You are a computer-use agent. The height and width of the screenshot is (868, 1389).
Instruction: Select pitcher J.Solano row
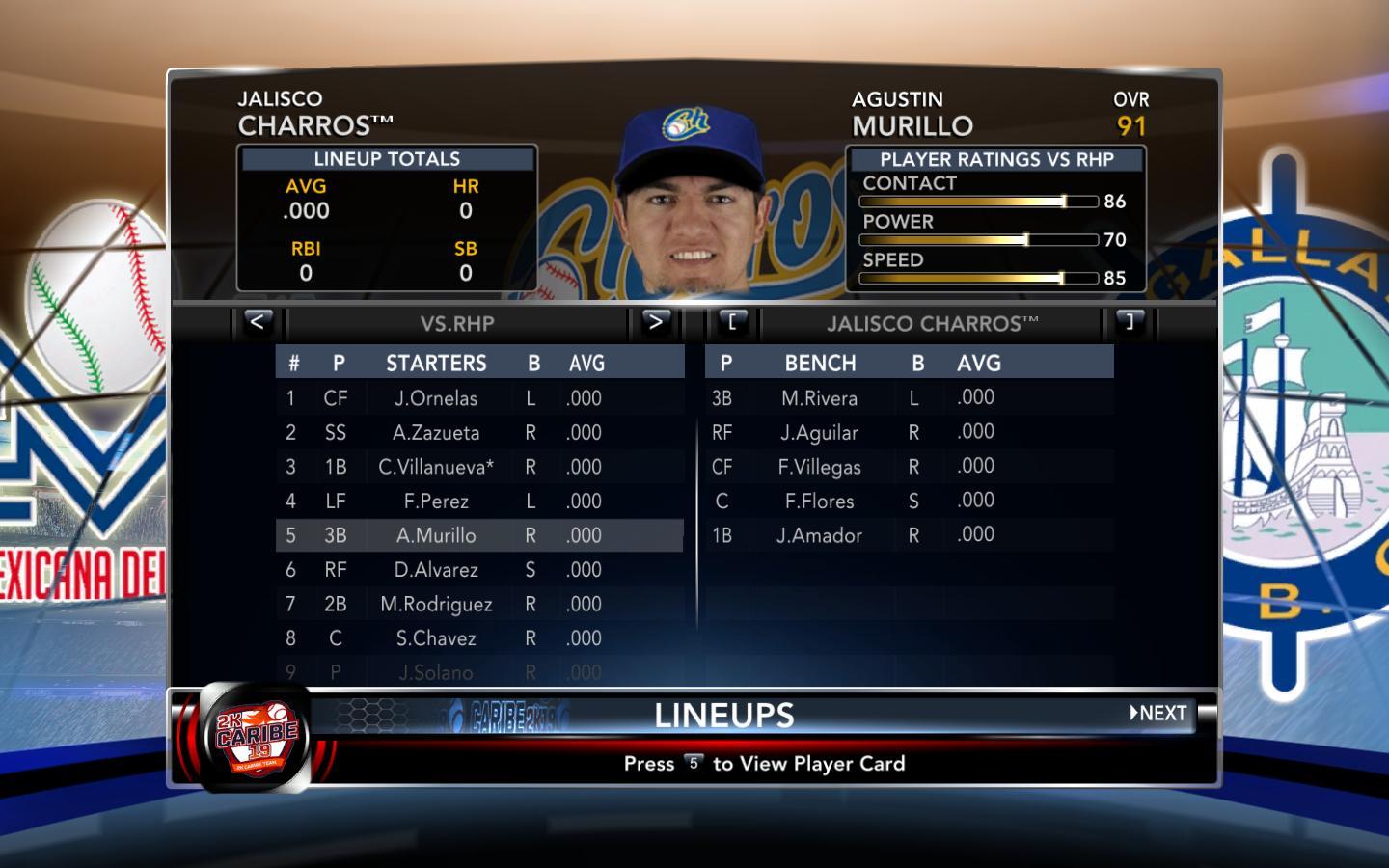436,672
